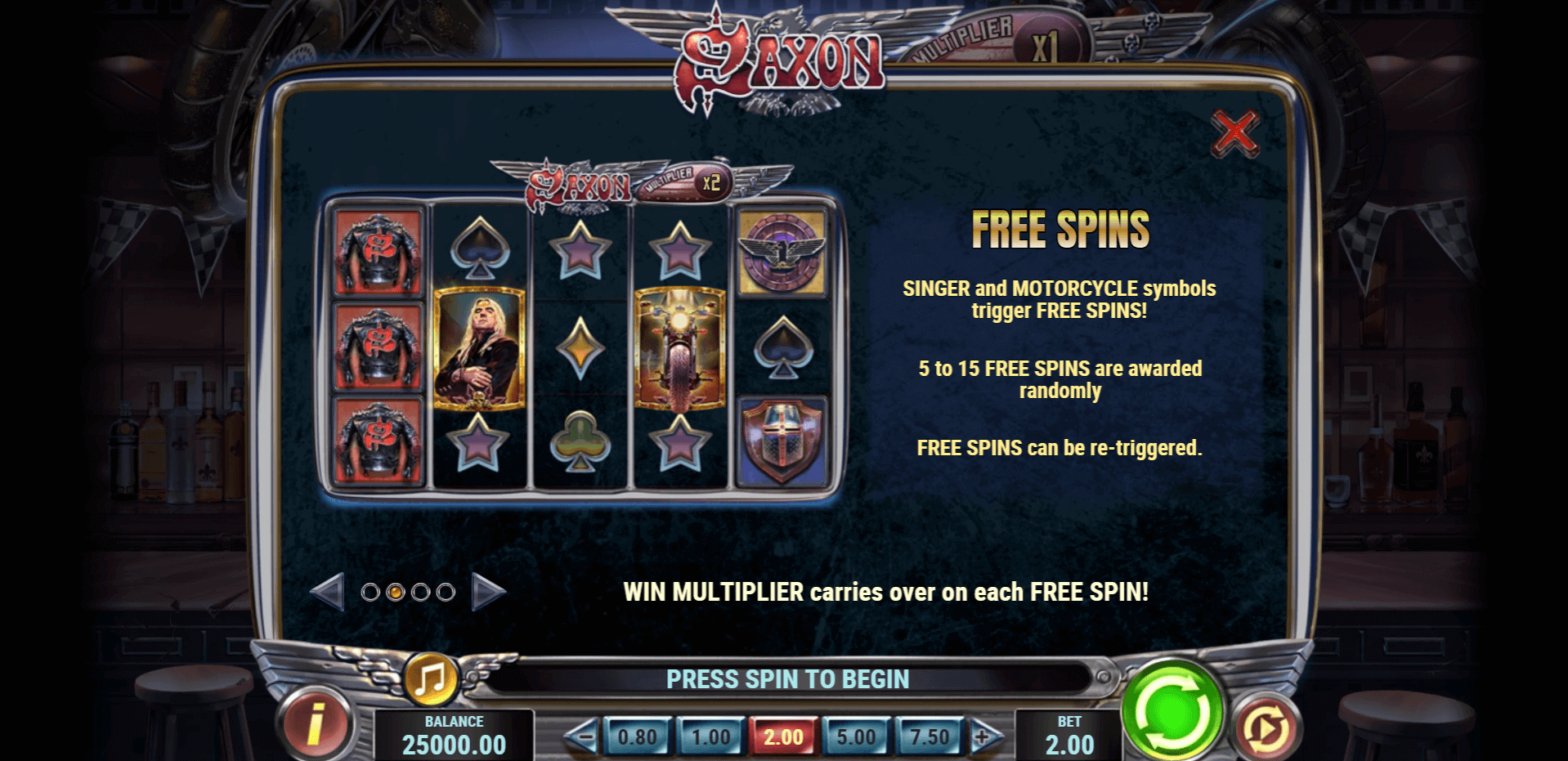
Task: Advance to the next info page
Action: click(x=488, y=592)
